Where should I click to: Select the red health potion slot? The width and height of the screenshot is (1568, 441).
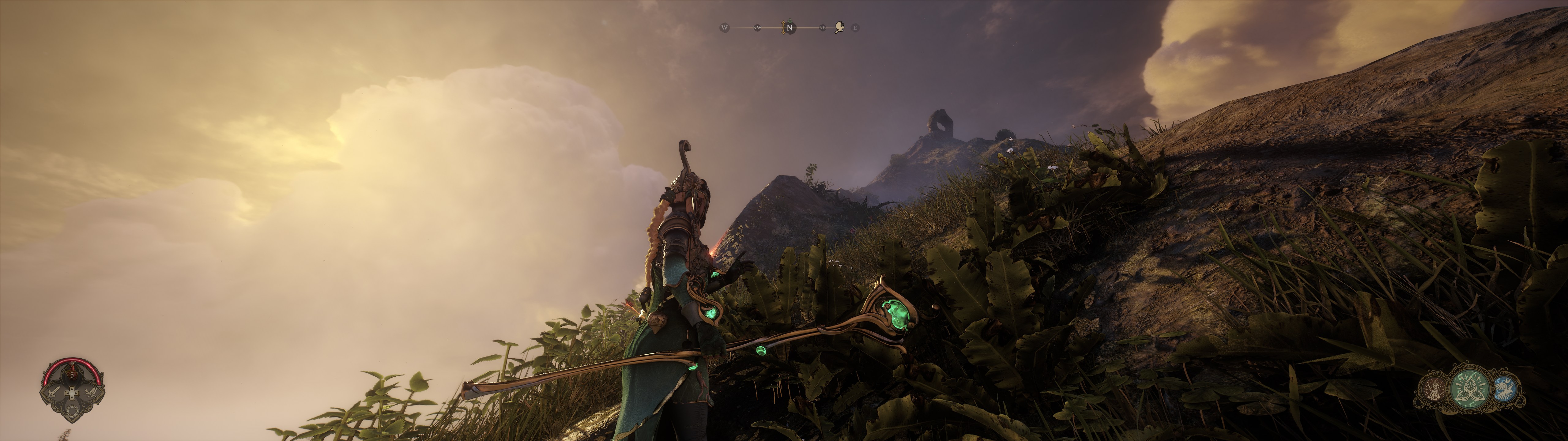click(72, 375)
